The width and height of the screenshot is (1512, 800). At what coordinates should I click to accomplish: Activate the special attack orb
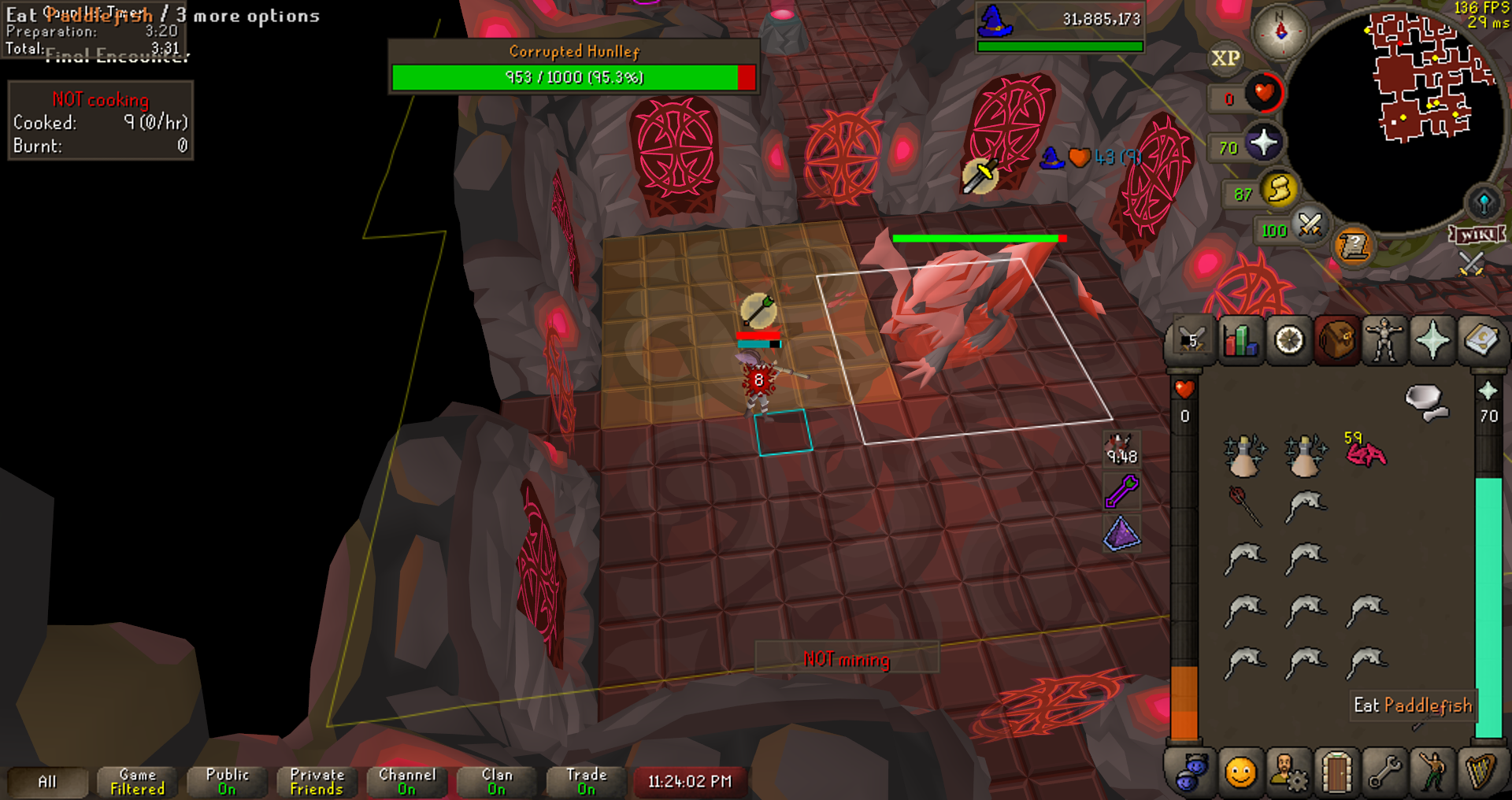pos(1310,226)
